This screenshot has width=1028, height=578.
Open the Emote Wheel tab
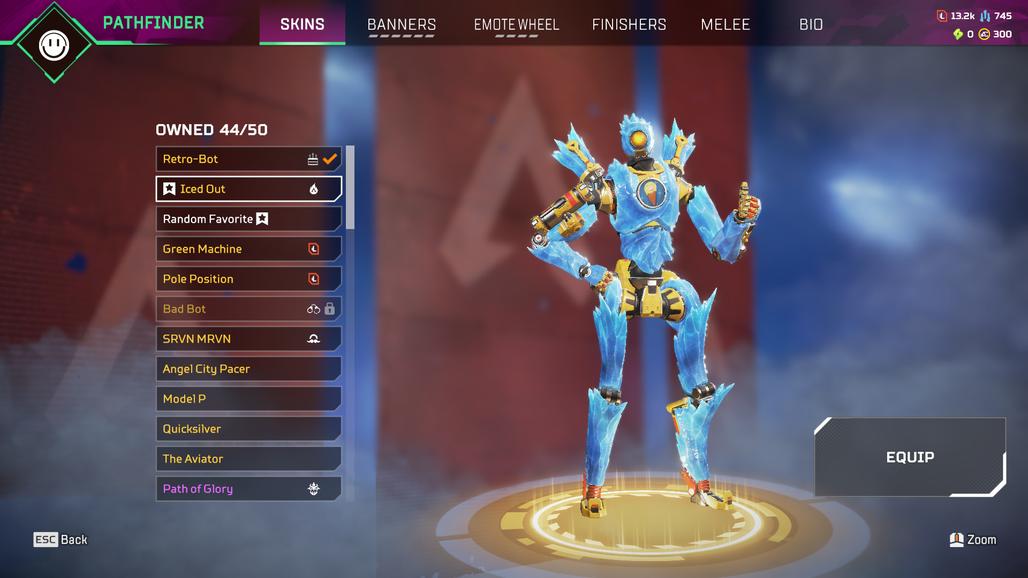[x=516, y=24]
